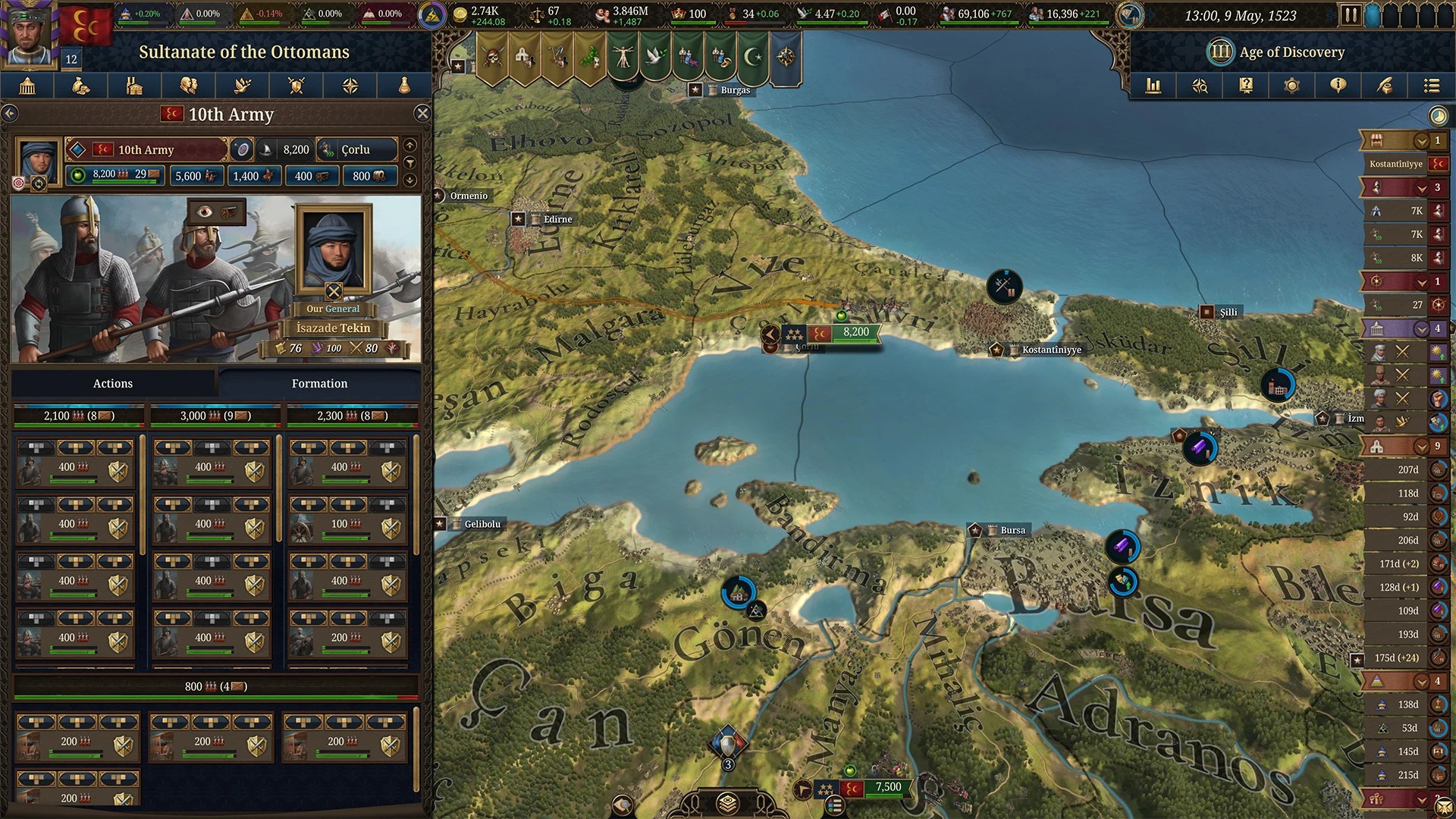Open the Kostantiniyye outliner entry
Image resolution: width=1456 pixels, height=819 pixels.
pyautogui.click(x=1396, y=164)
